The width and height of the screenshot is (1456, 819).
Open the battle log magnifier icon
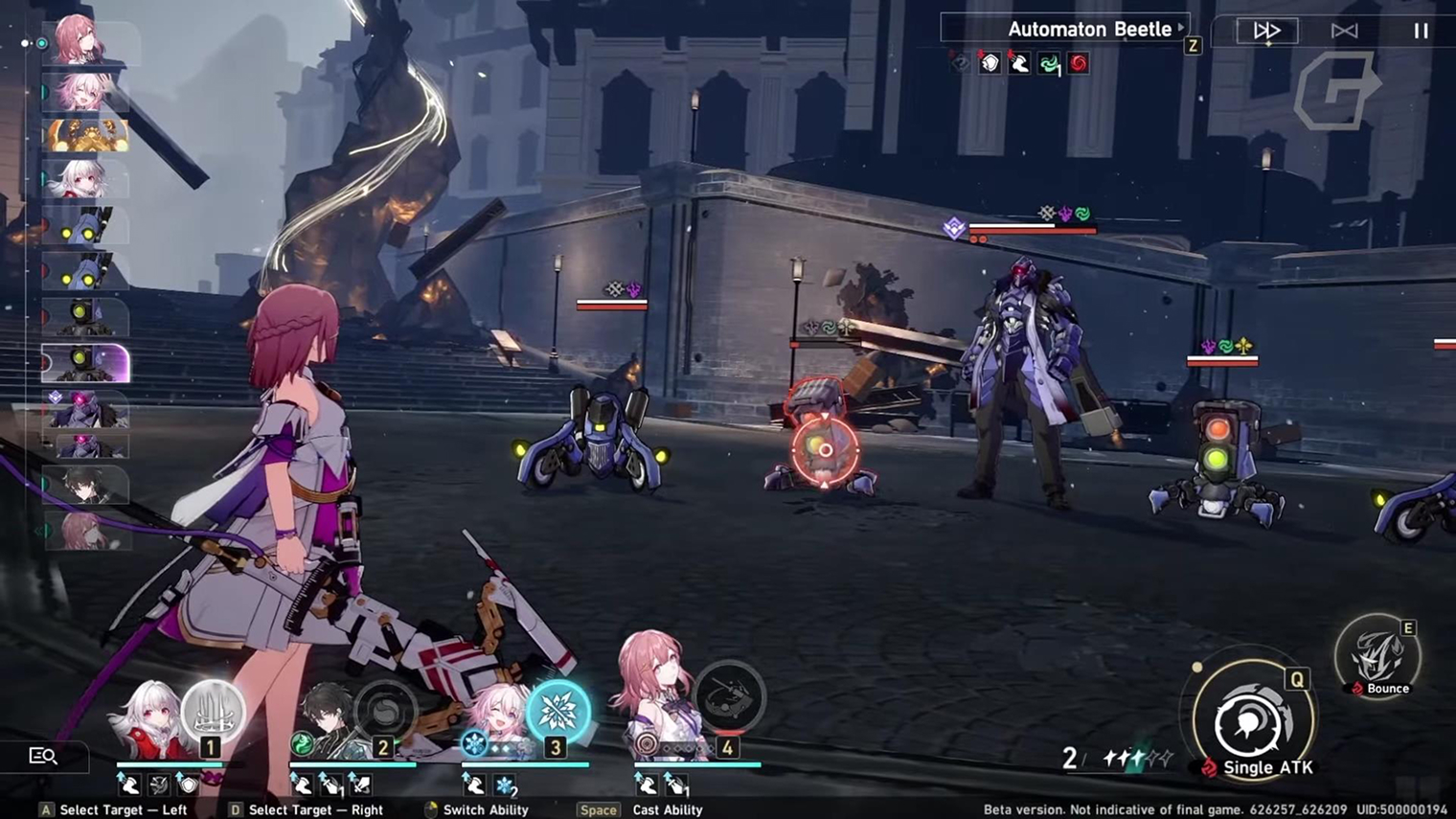click(x=43, y=756)
